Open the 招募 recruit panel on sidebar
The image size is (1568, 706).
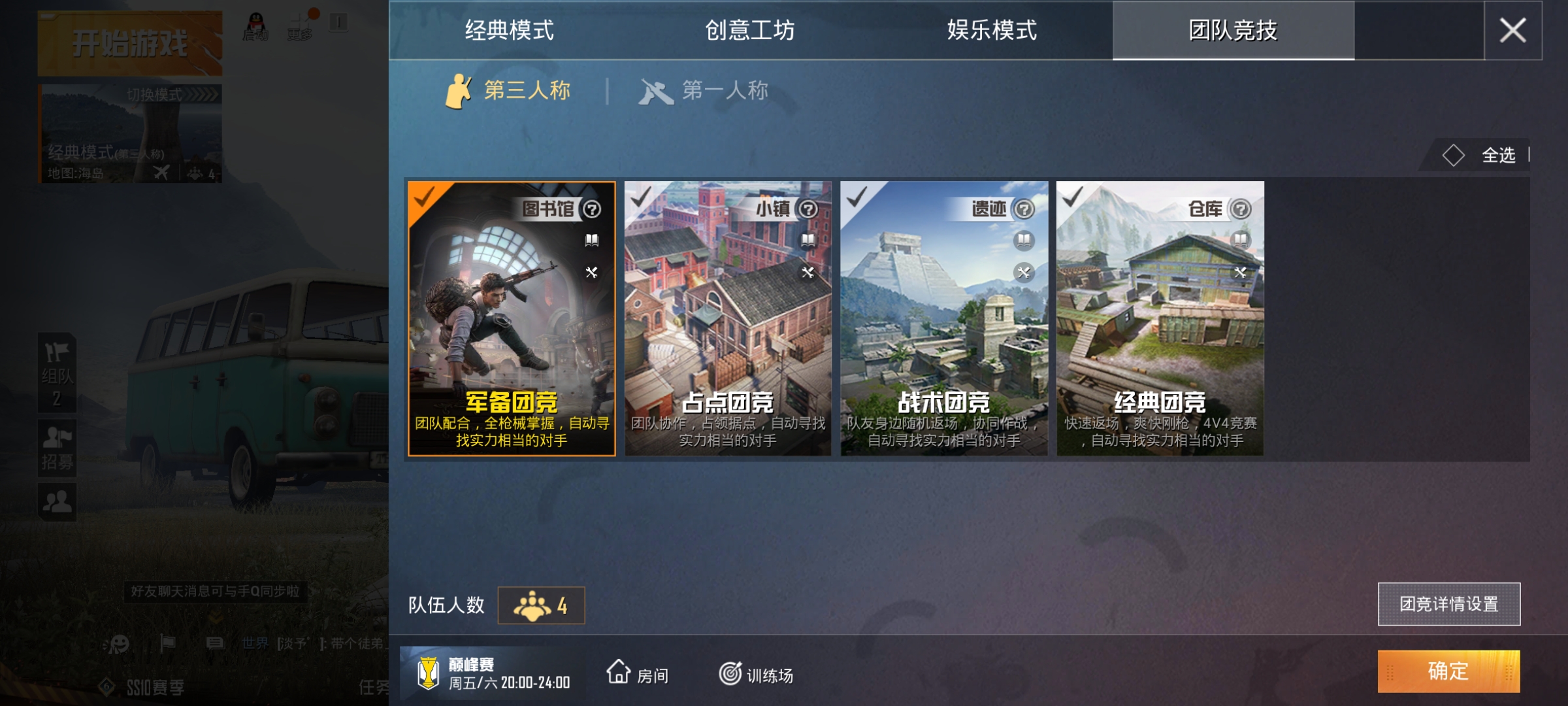click(57, 448)
